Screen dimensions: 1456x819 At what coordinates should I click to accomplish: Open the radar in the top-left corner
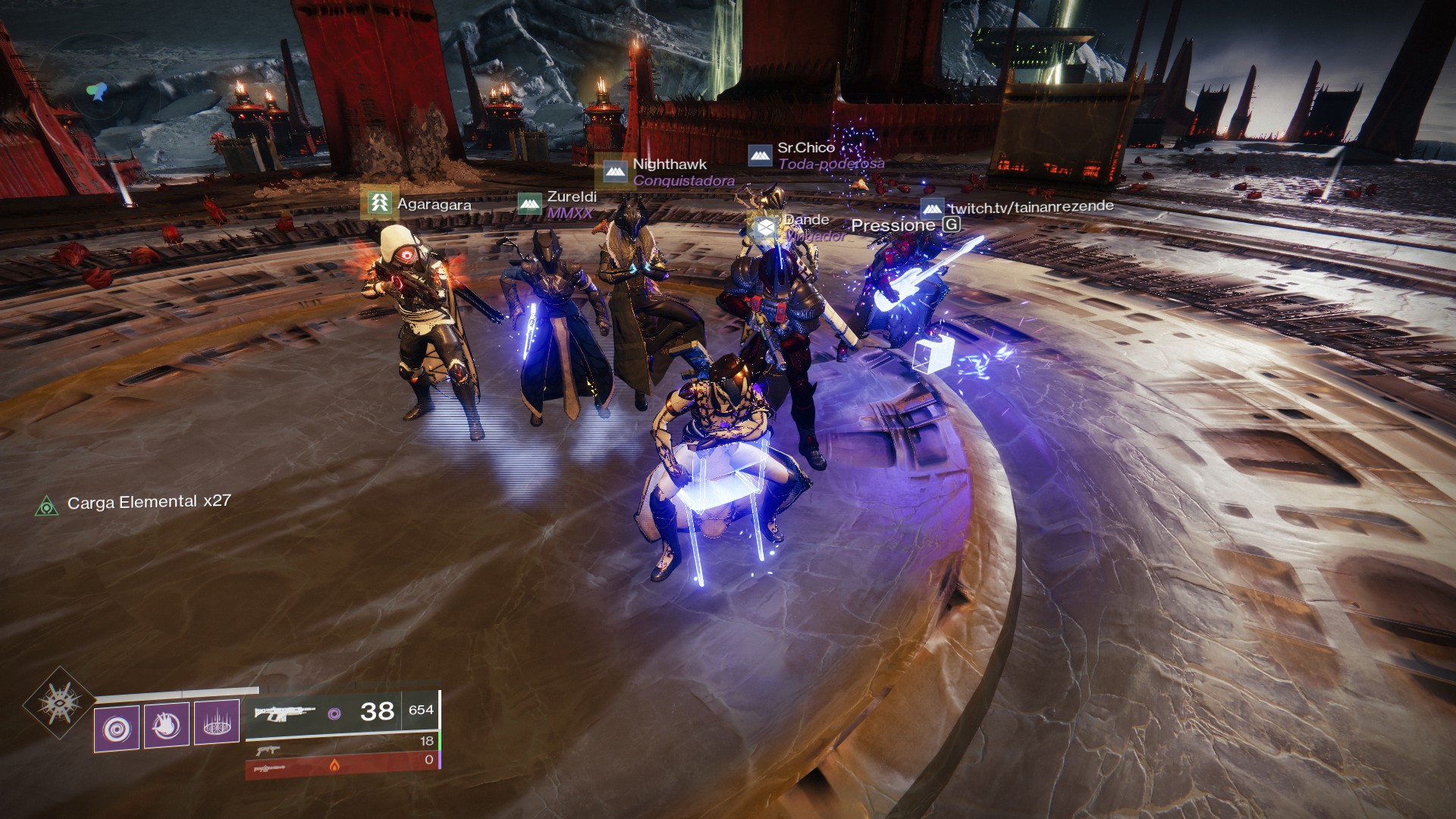pos(96,93)
